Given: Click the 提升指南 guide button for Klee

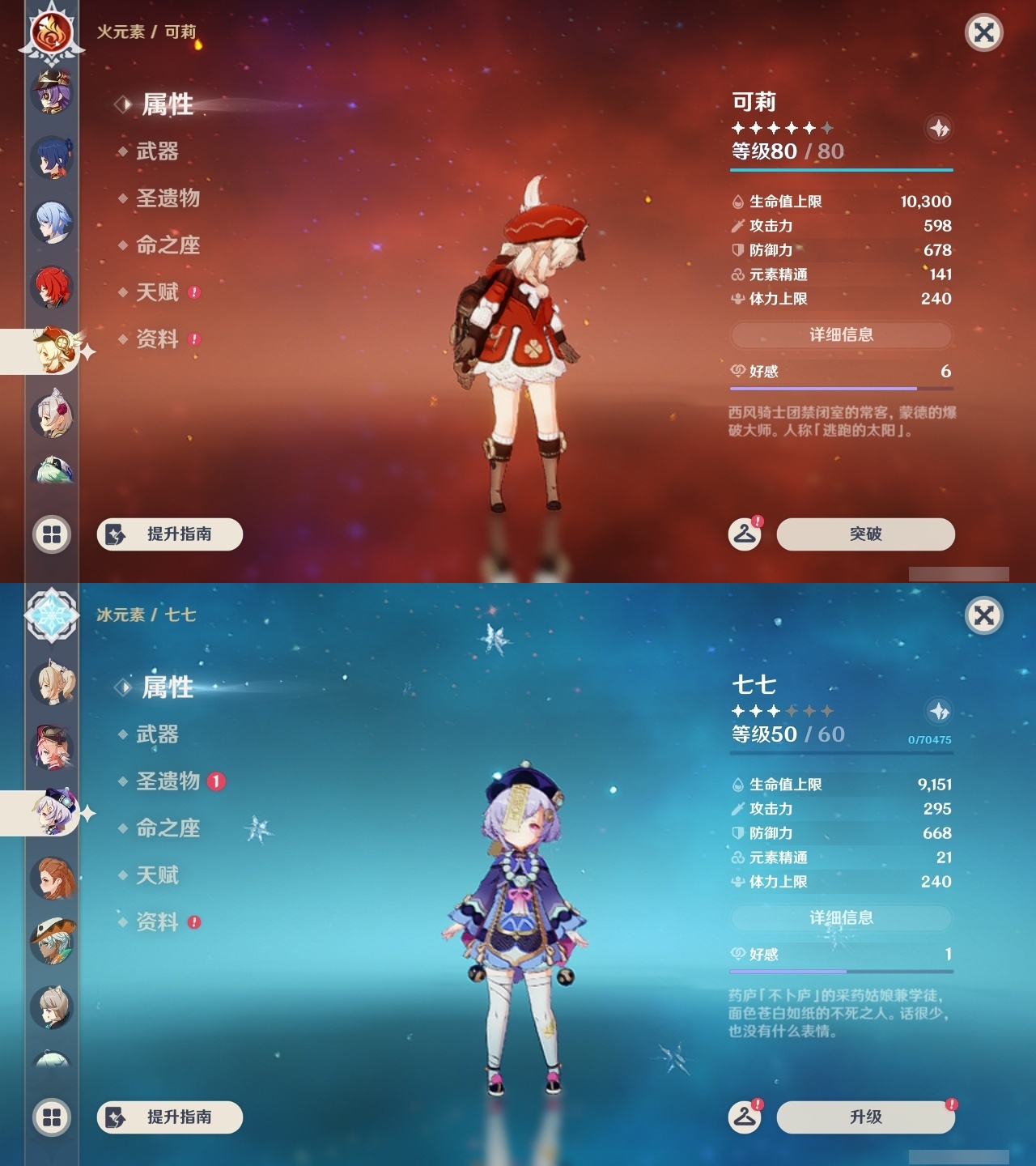Looking at the screenshot, I should coord(168,534).
